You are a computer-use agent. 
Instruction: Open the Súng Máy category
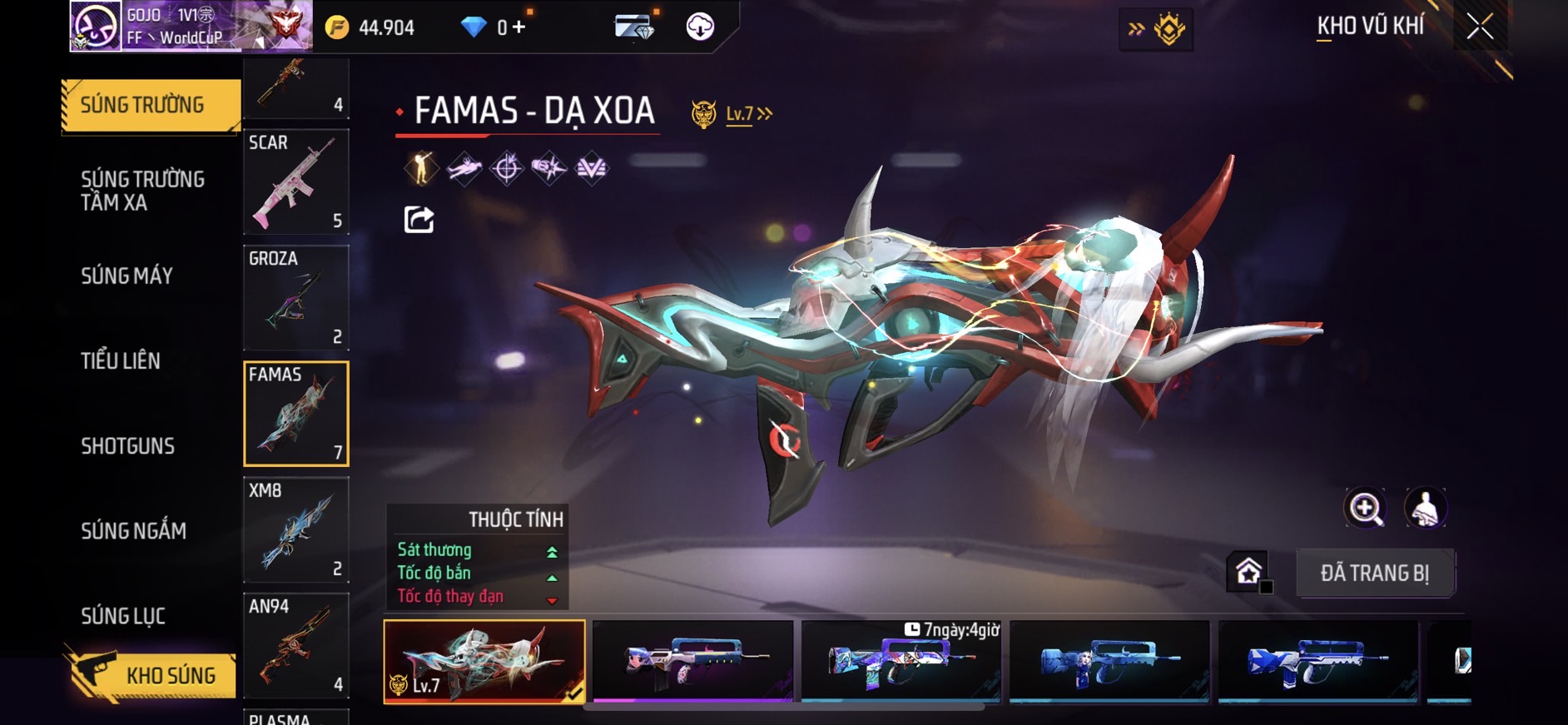click(127, 276)
